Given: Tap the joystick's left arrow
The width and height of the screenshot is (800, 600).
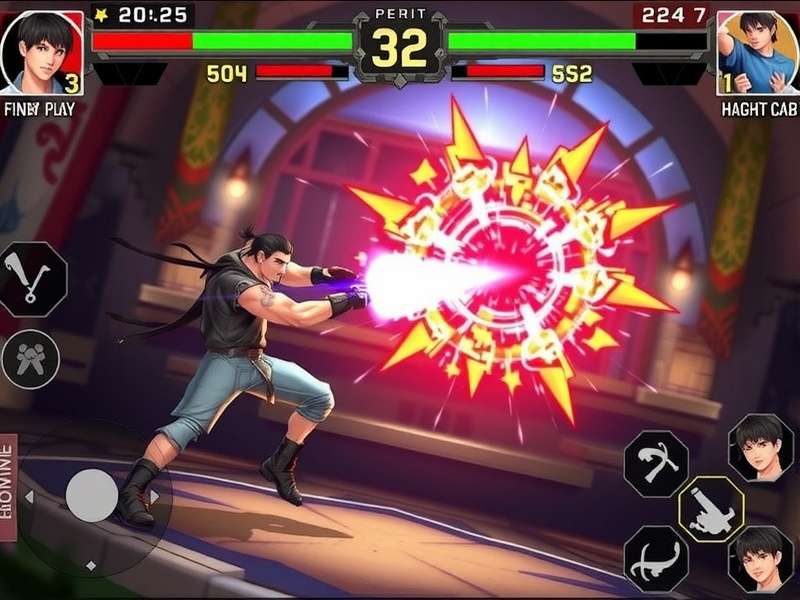Looking at the screenshot, I should click(x=28, y=496).
